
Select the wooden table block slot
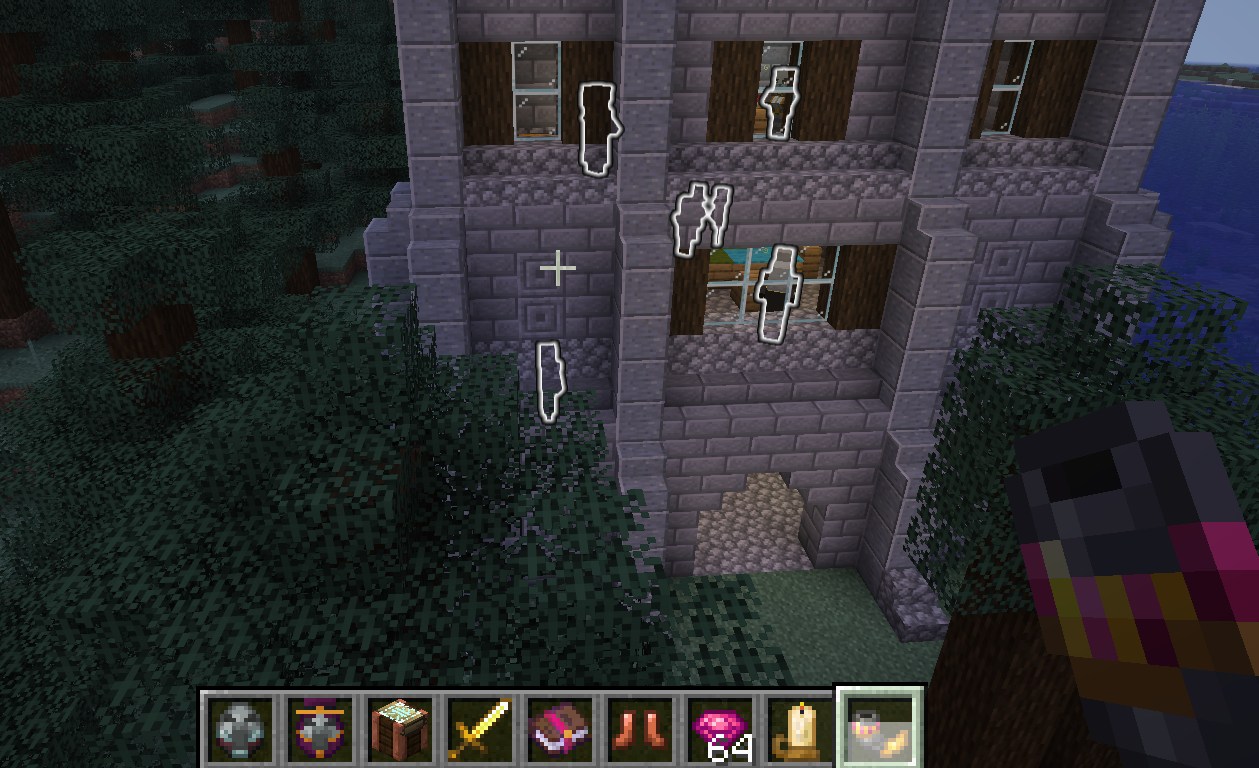click(401, 728)
